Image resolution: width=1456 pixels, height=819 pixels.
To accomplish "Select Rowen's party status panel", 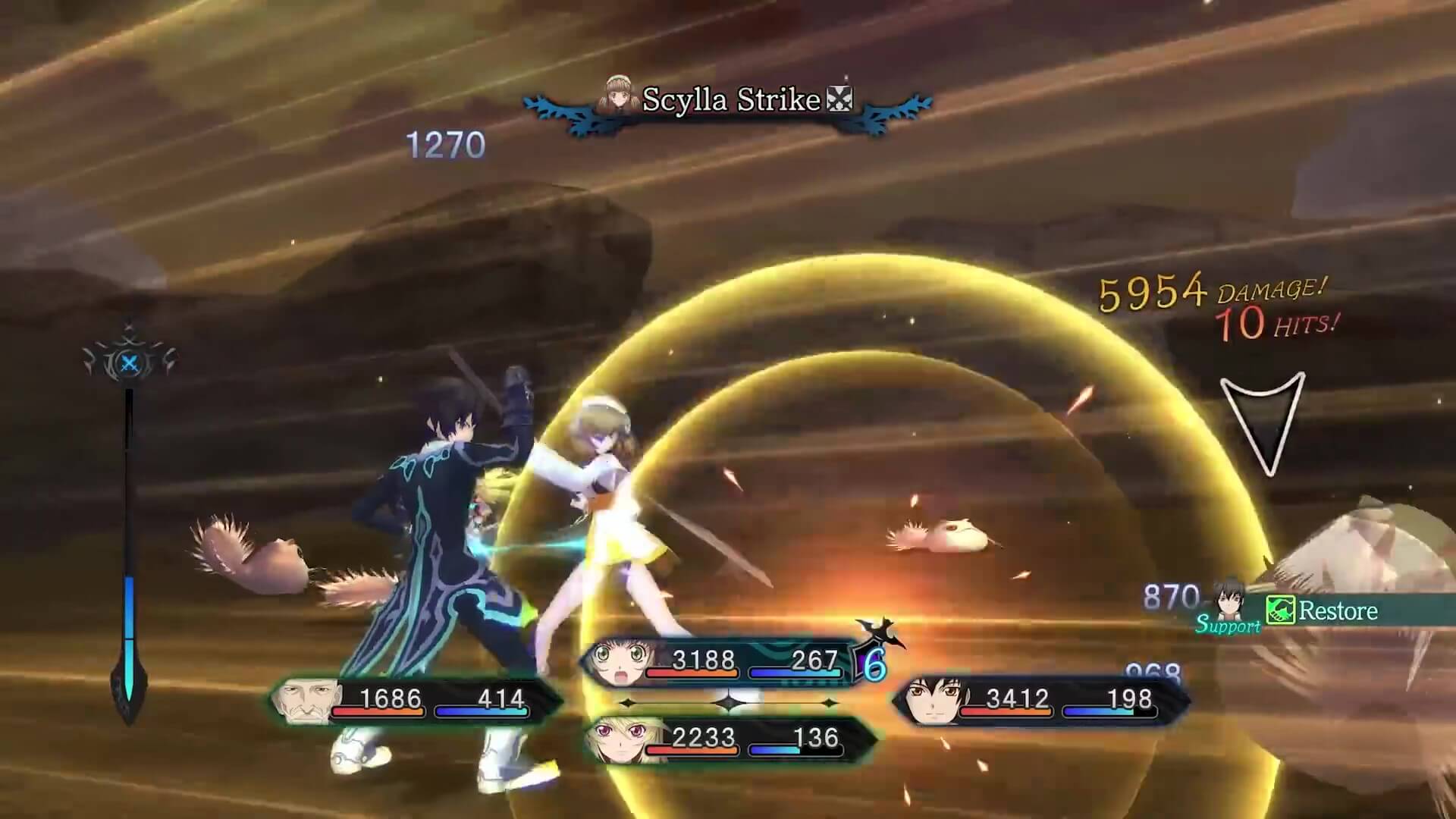I will pos(416,699).
